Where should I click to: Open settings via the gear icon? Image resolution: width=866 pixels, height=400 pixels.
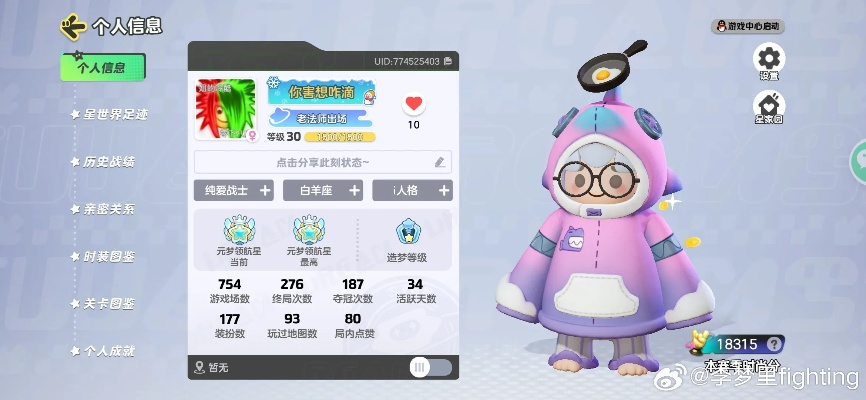[x=769, y=60]
